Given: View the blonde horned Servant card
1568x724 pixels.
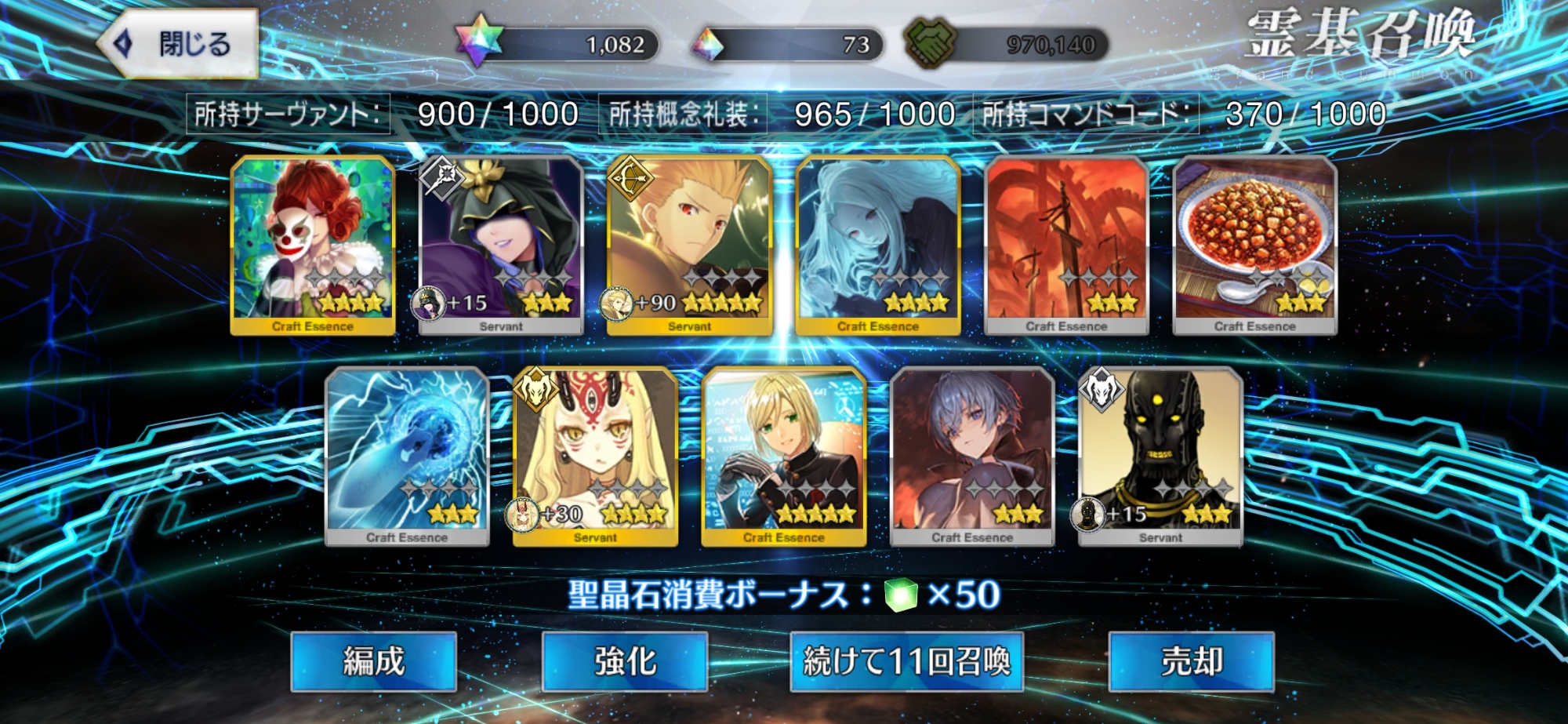Looking at the screenshot, I should (x=595, y=457).
